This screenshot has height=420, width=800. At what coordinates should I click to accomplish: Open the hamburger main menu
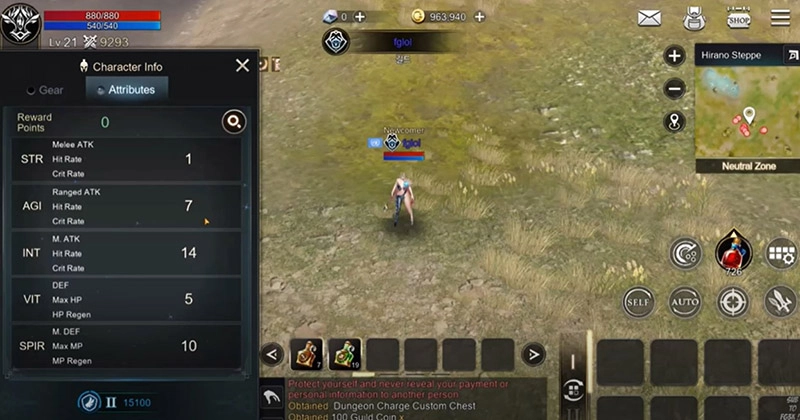click(780, 18)
